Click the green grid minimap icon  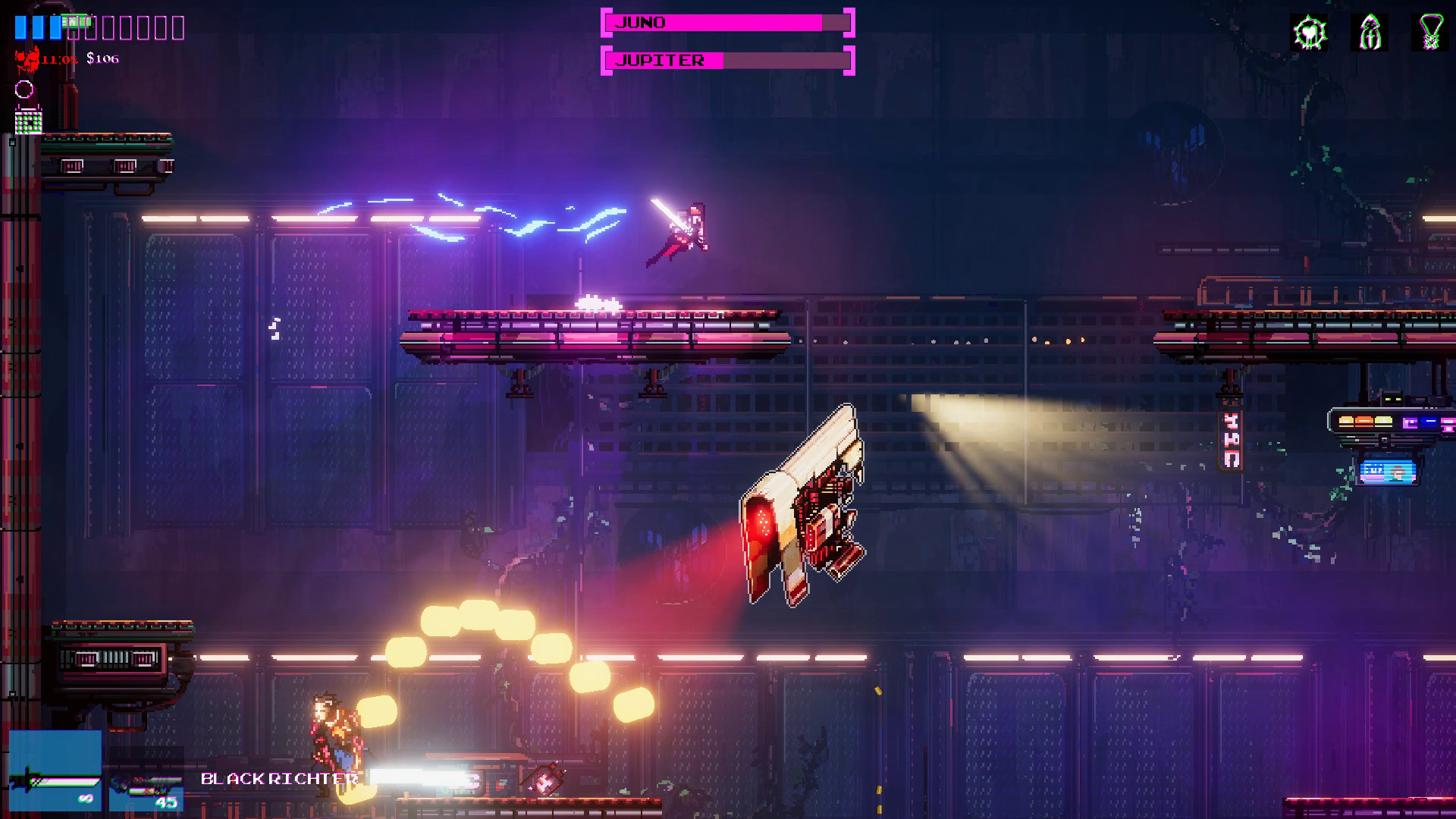[28, 123]
